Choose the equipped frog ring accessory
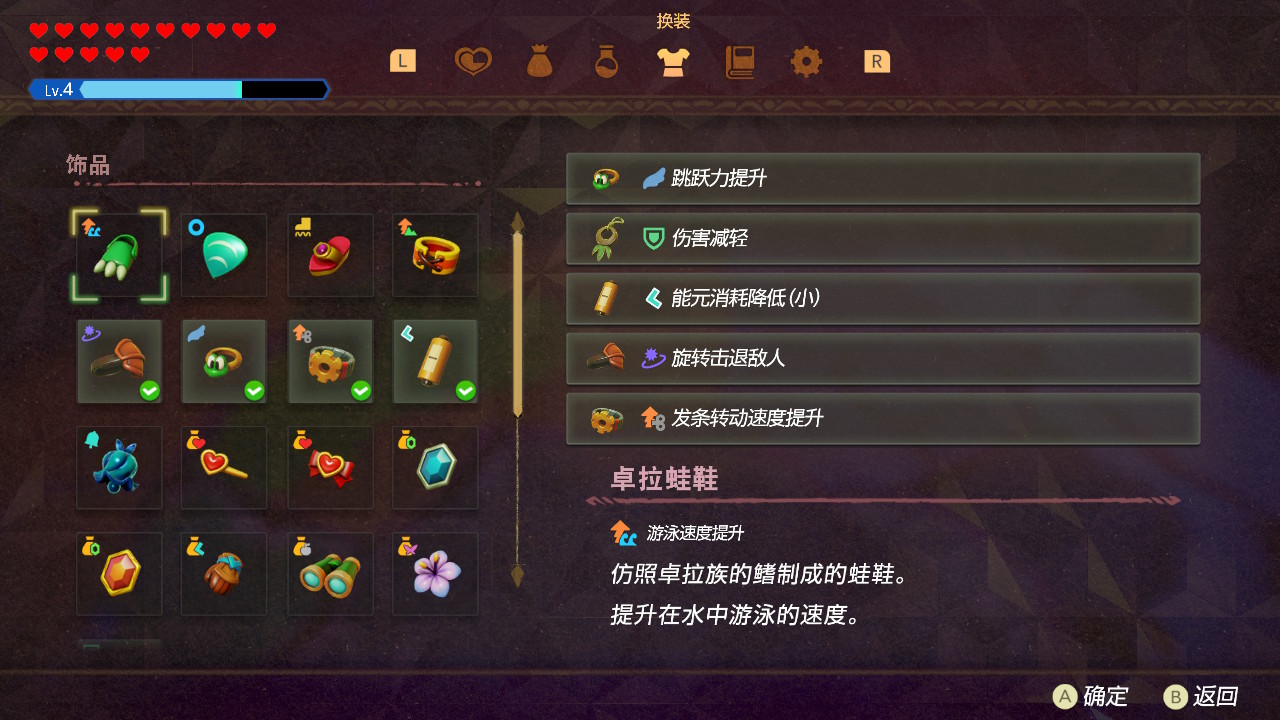 [224, 361]
